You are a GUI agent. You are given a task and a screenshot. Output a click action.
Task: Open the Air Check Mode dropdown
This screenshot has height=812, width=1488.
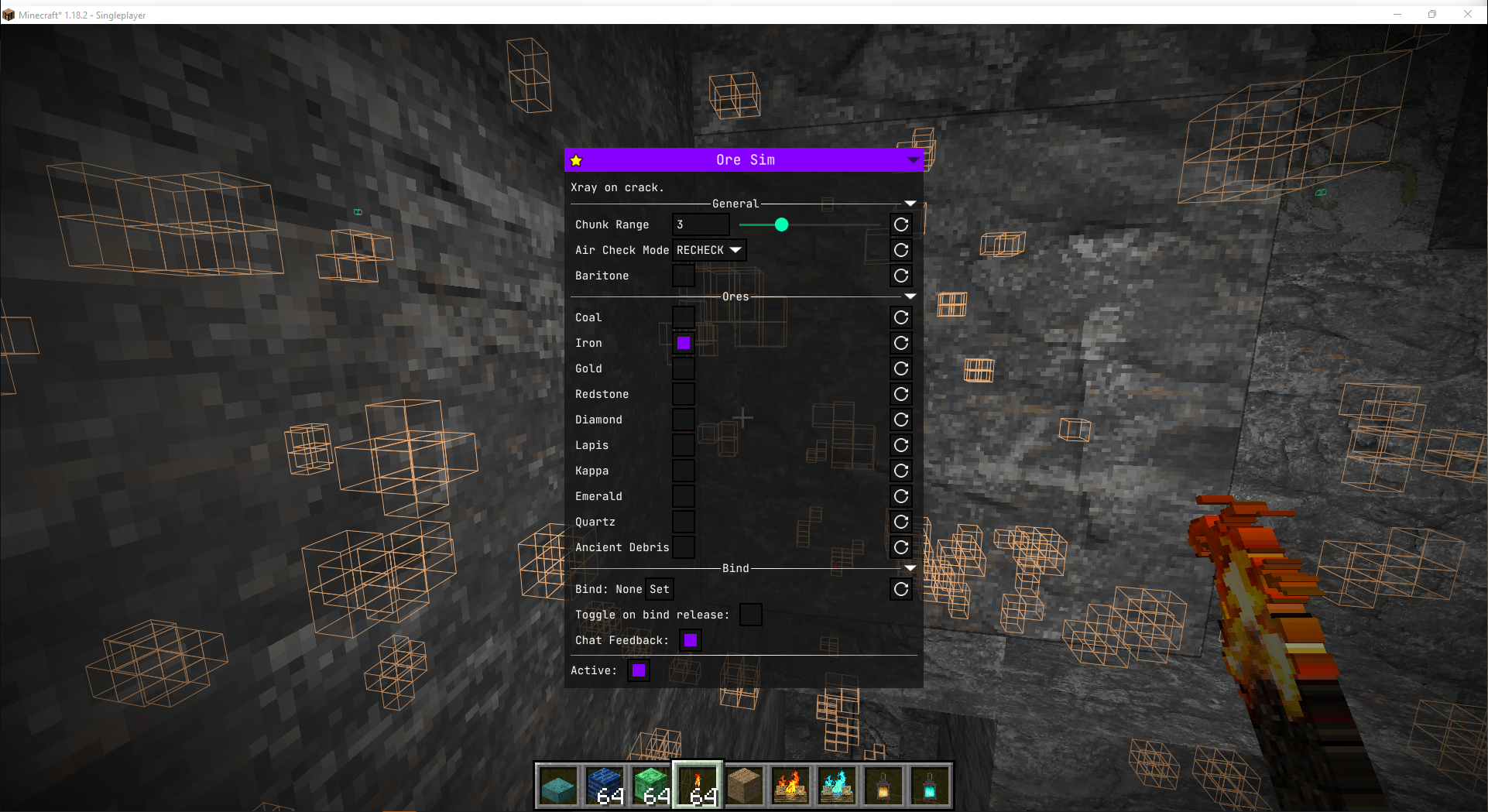tap(708, 250)
